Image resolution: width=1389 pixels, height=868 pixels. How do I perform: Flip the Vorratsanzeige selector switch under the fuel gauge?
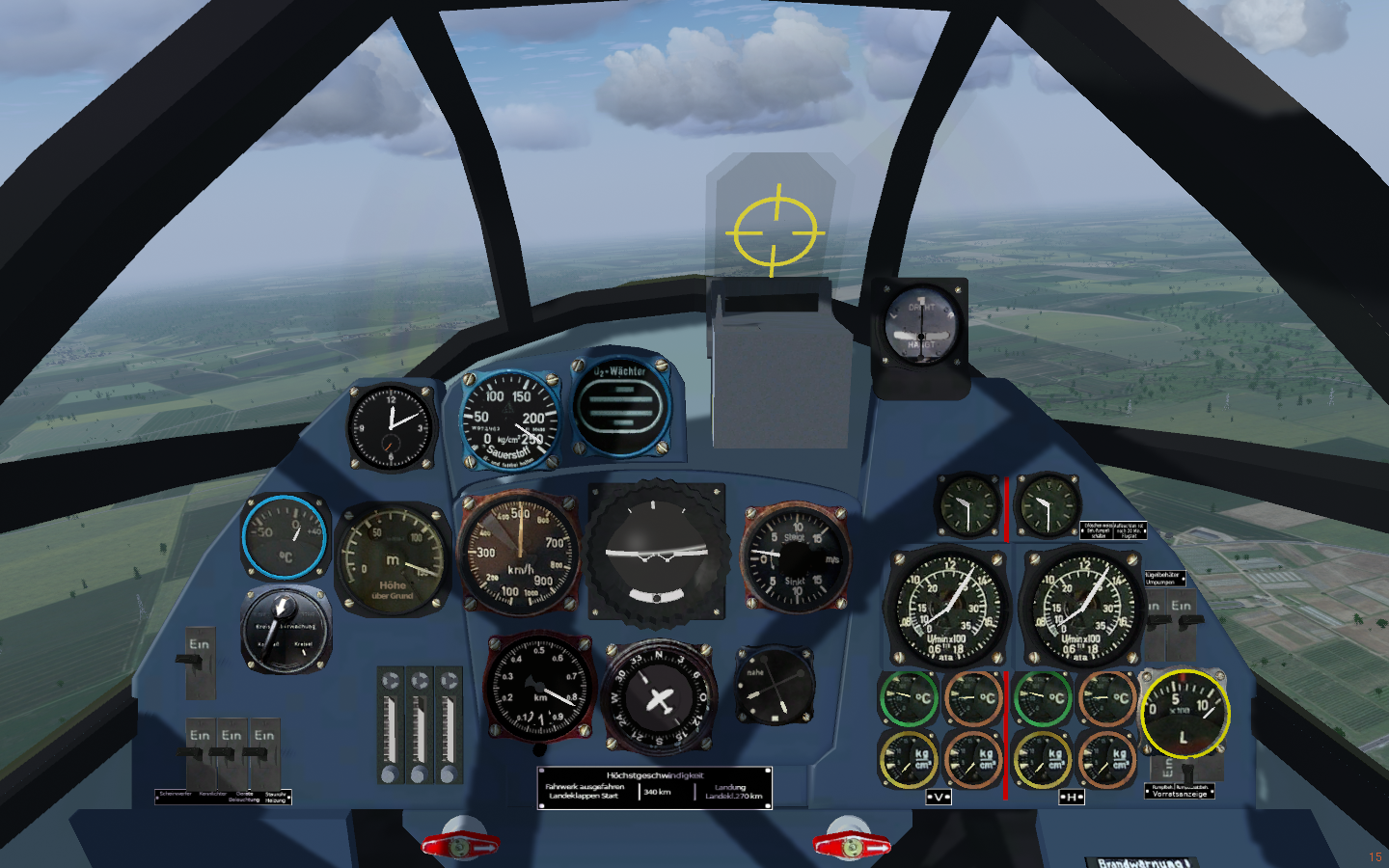click(1188, 770)
